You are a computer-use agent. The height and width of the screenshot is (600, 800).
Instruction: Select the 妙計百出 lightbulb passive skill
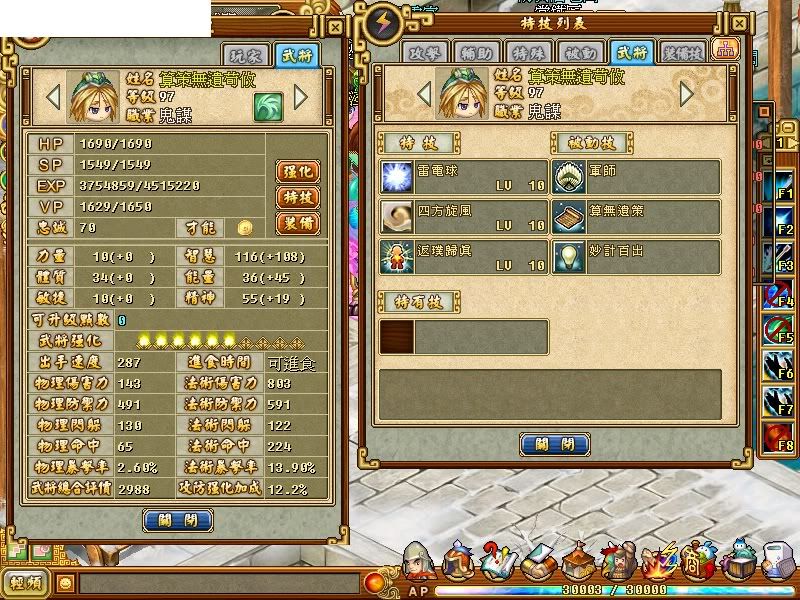pyautogui.click(x=636, y=256)
